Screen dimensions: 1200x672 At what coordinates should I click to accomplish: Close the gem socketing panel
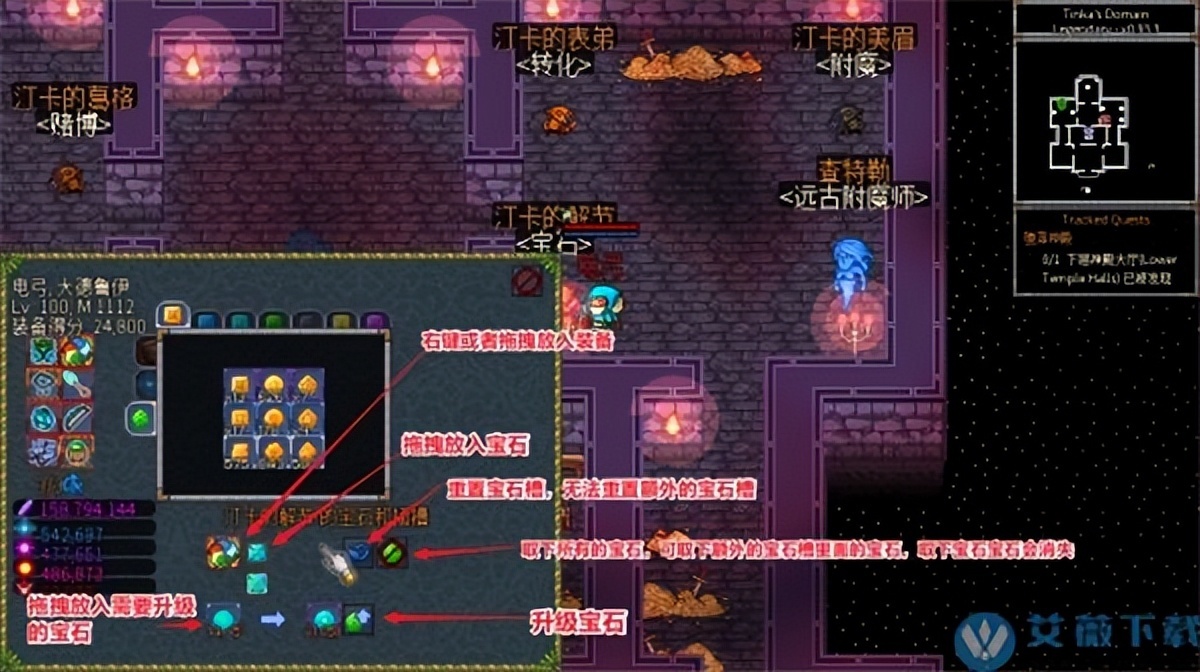tap(527, 282)
